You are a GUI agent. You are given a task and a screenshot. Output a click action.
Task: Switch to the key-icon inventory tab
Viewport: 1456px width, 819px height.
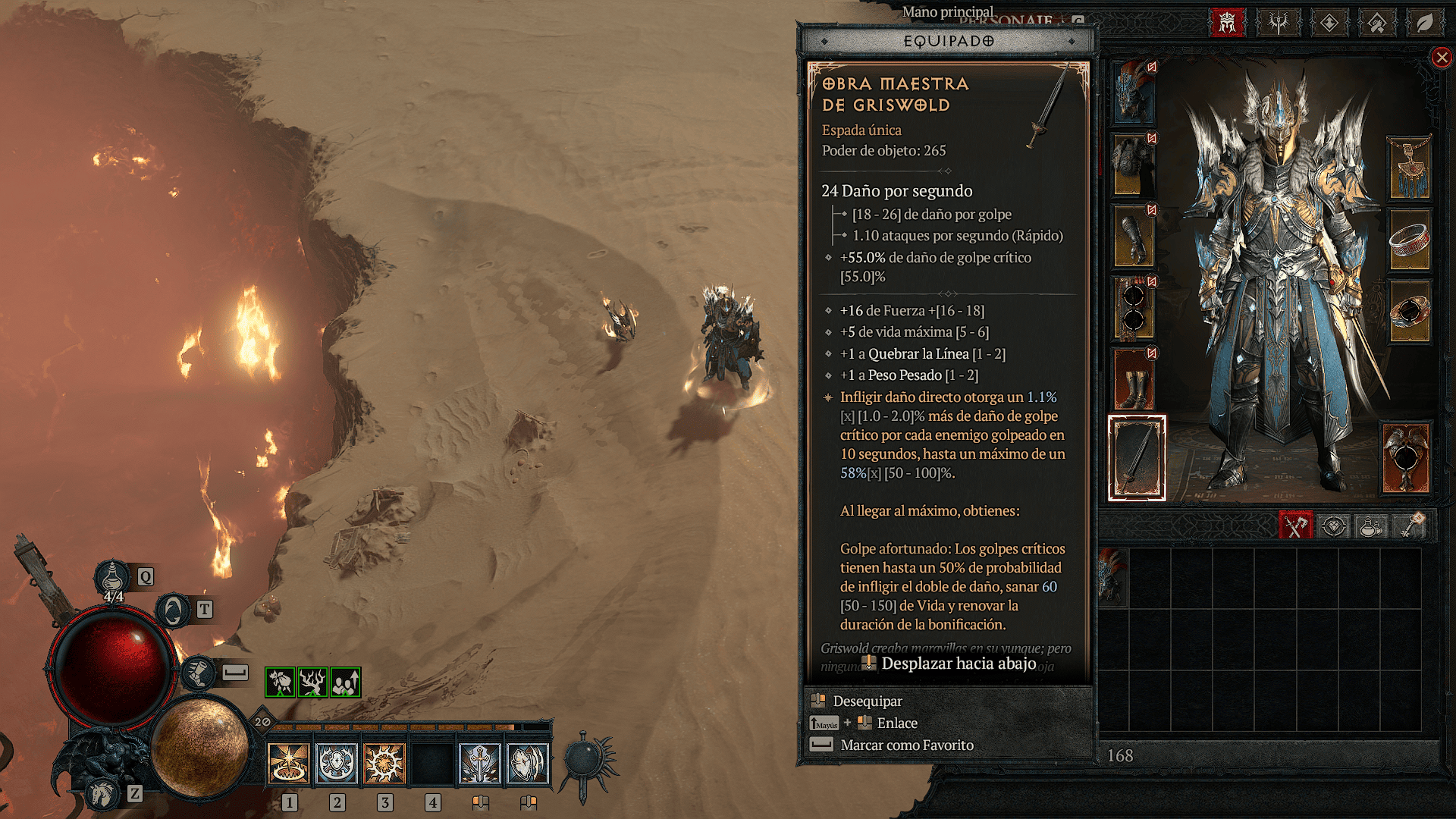[1409, 526]
